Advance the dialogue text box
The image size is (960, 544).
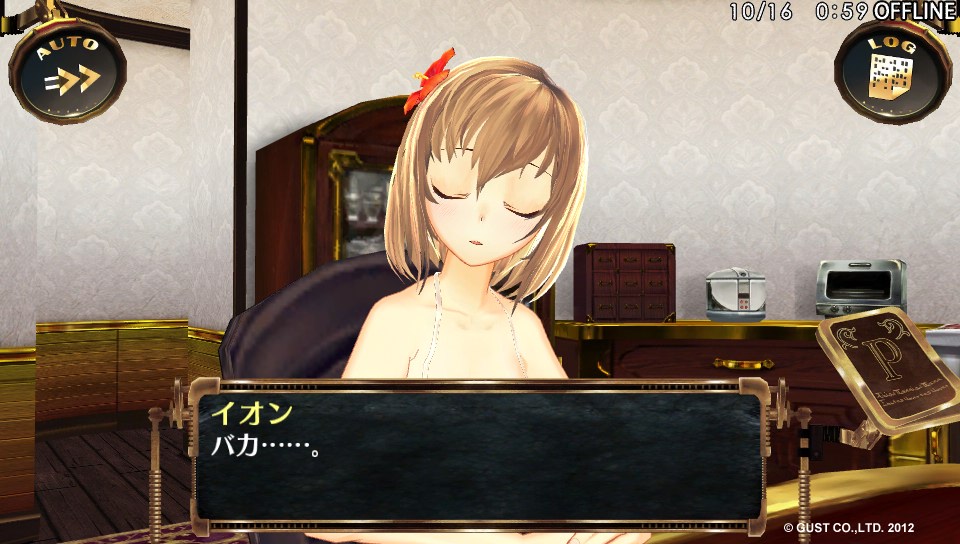pos(478,456)
